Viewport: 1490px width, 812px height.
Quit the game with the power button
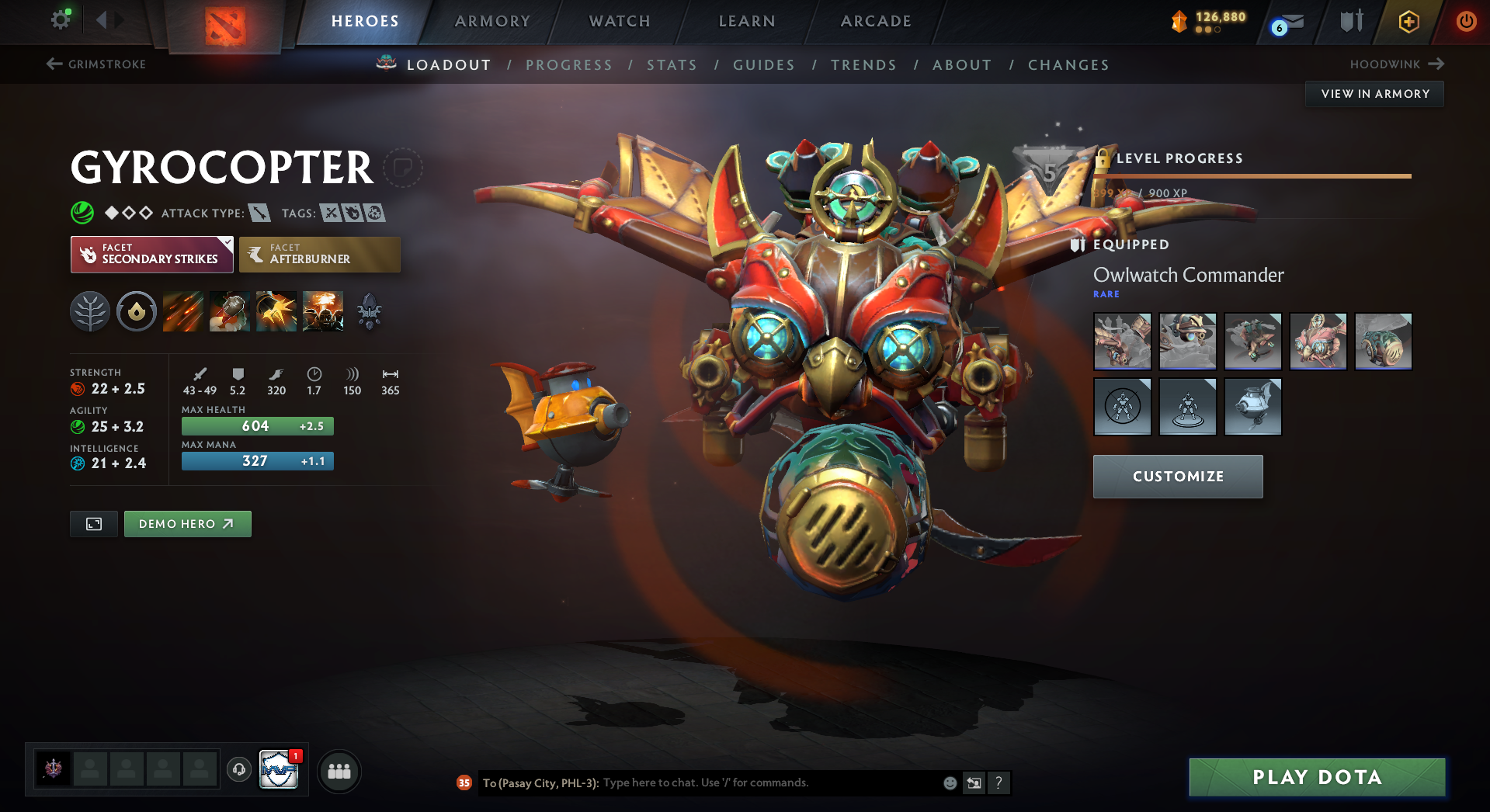tap(1466, 21)
